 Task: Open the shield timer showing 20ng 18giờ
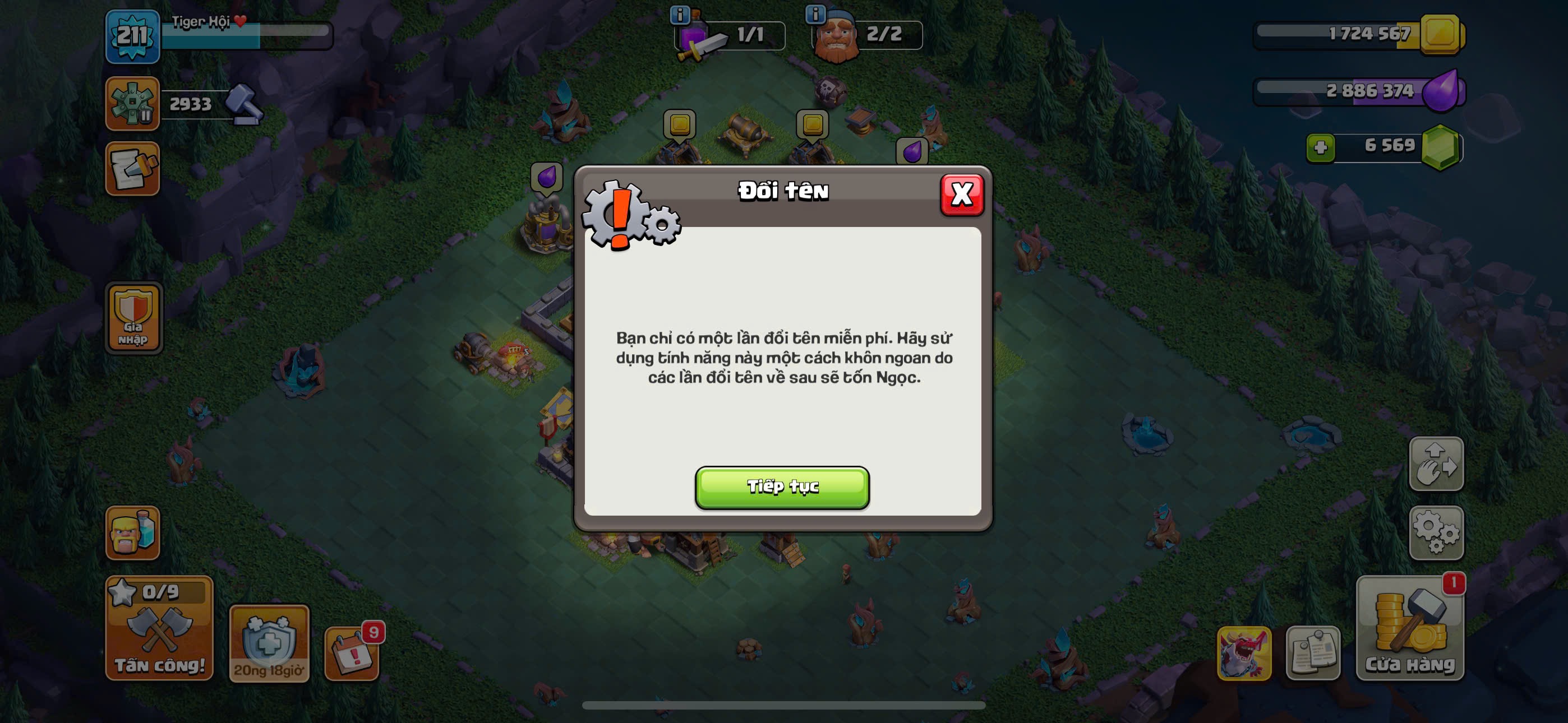point(269,643)
